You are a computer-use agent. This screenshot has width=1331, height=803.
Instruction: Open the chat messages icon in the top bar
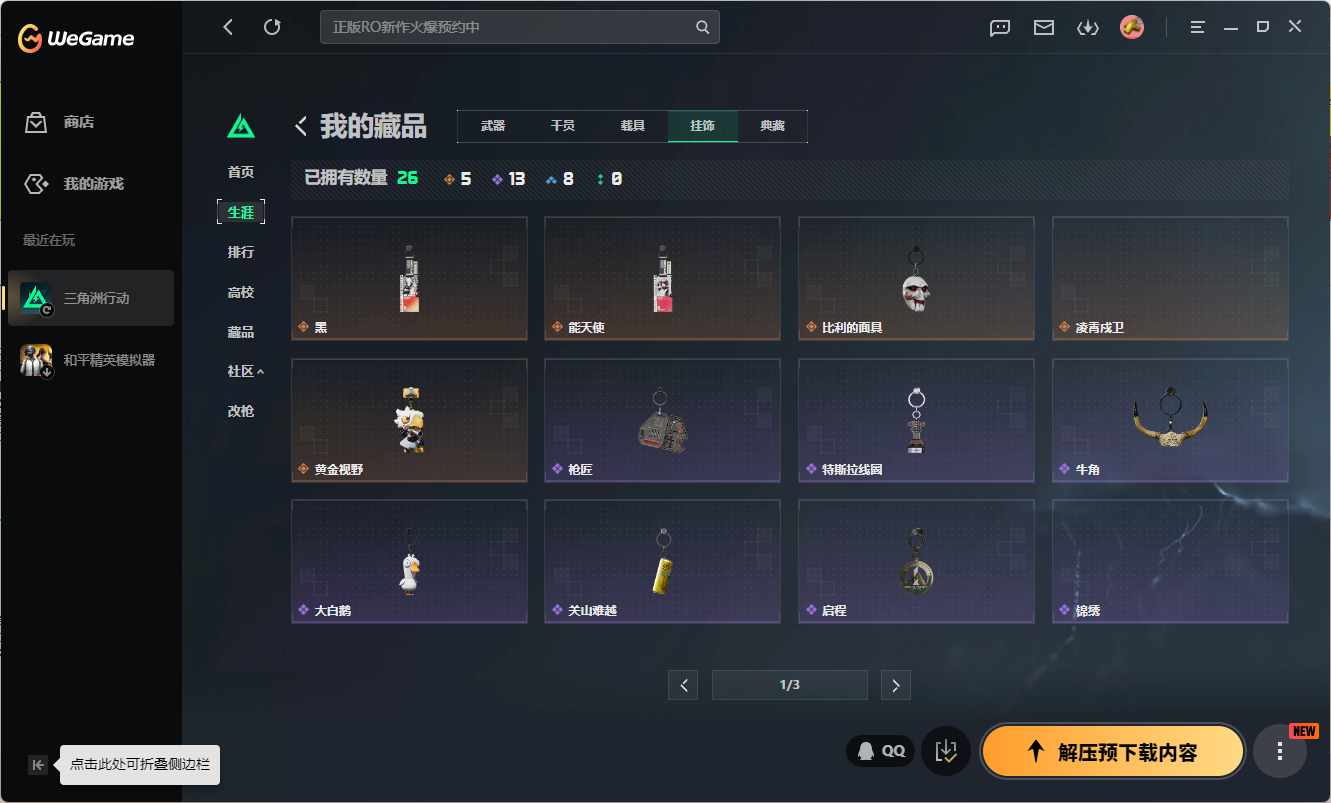click(999, 27)
